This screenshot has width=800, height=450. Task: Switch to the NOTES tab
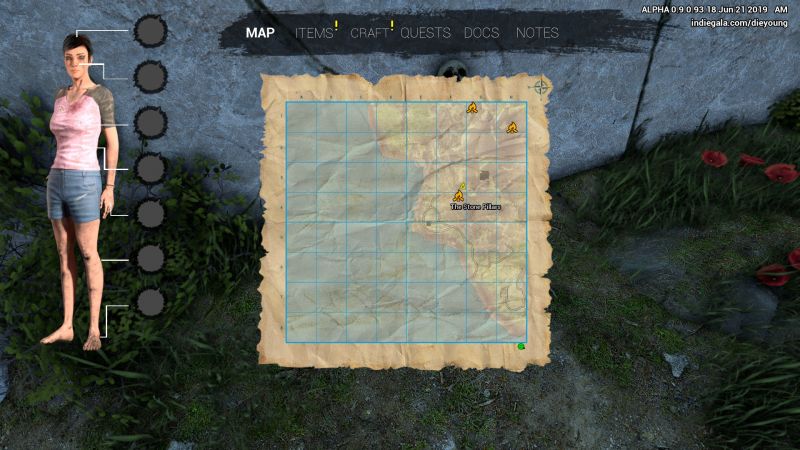(537, 33)
